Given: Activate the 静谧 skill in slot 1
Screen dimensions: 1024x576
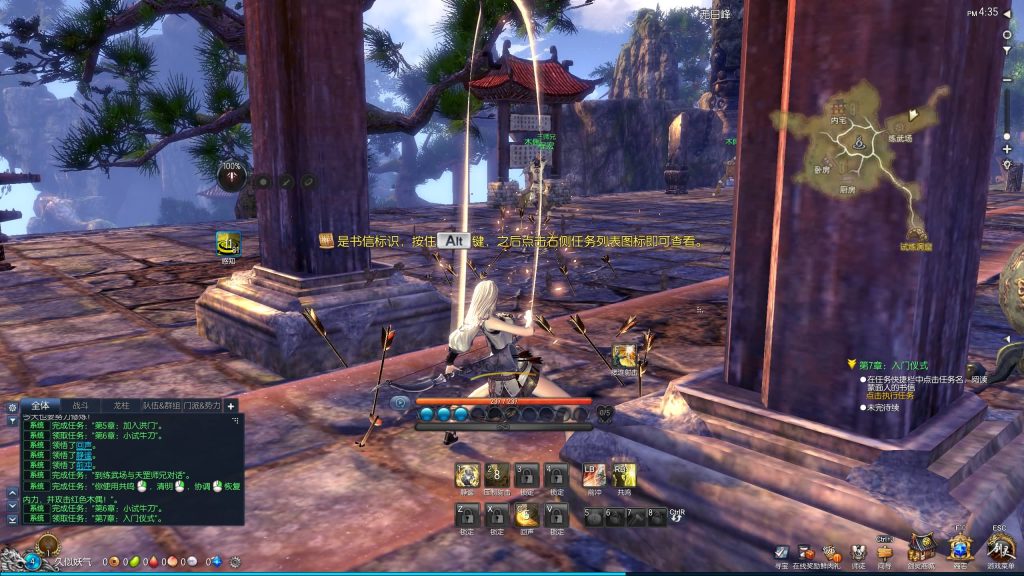Looking at the screenshot, I should coord(468,476).
